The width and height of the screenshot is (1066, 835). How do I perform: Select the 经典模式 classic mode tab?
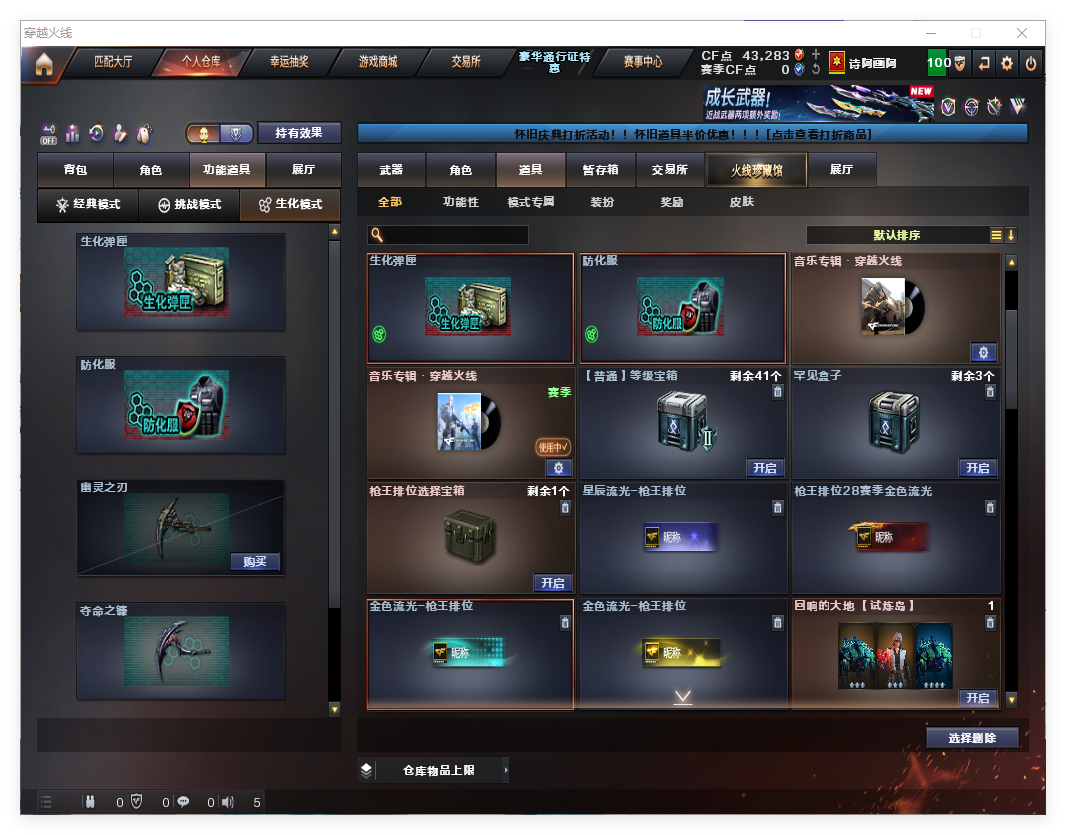point(88,204)
